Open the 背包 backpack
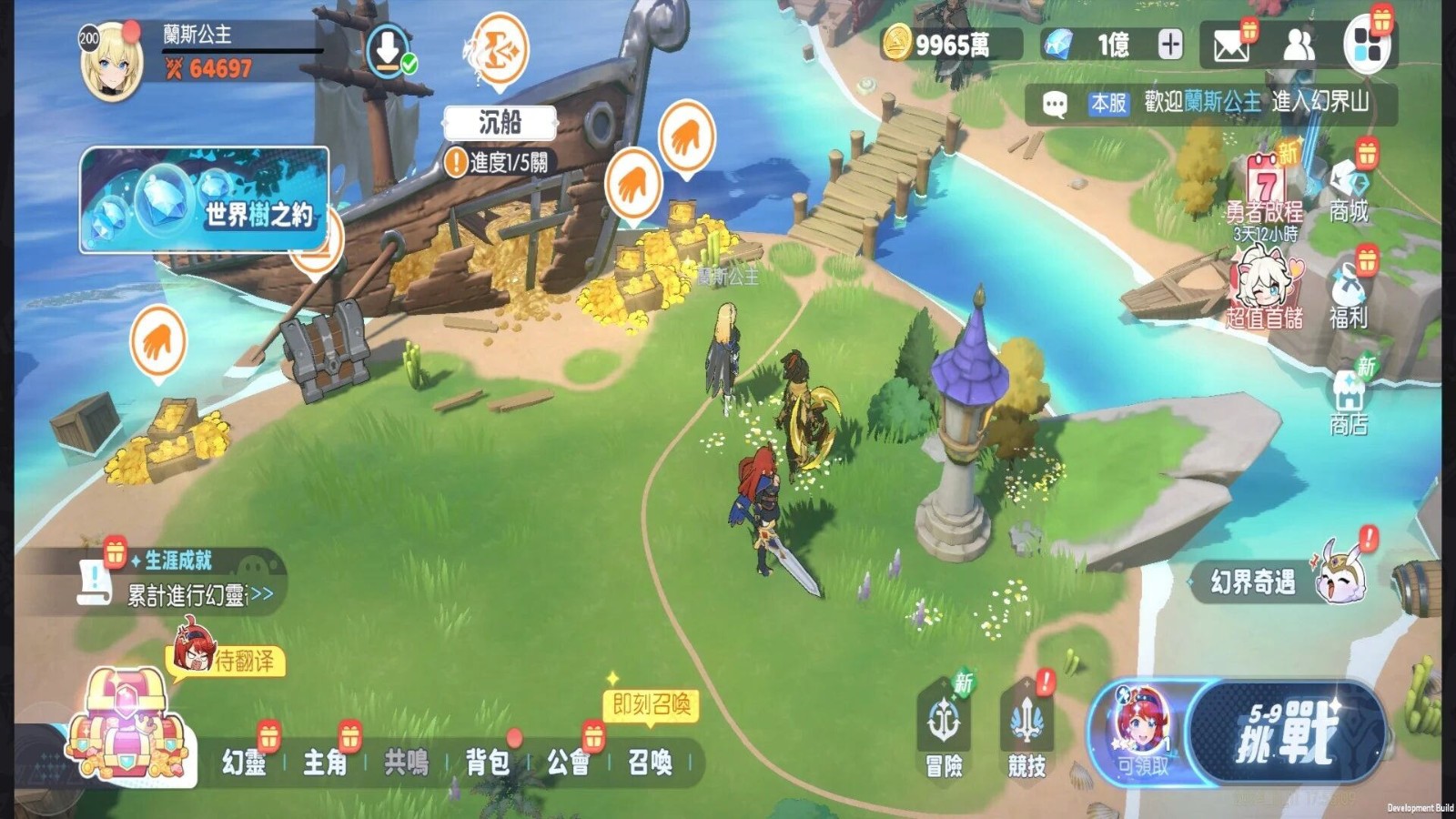The width and height of the screenshot is (1456, 819). 488,762
